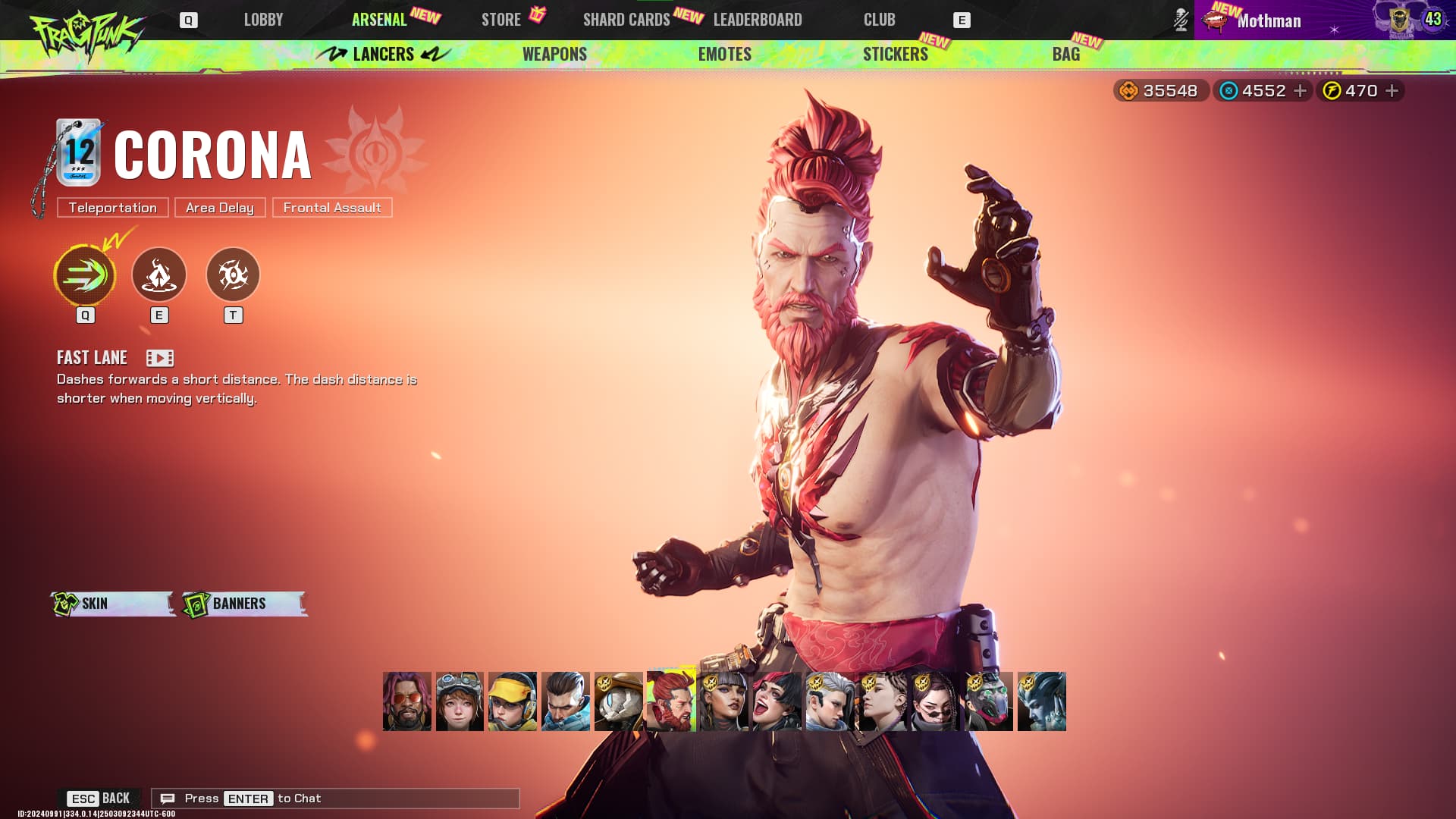Open the Bag sub-tab
This screenshot has width=1456, height=819.
pyautogui.click(x=1065, y=54)
